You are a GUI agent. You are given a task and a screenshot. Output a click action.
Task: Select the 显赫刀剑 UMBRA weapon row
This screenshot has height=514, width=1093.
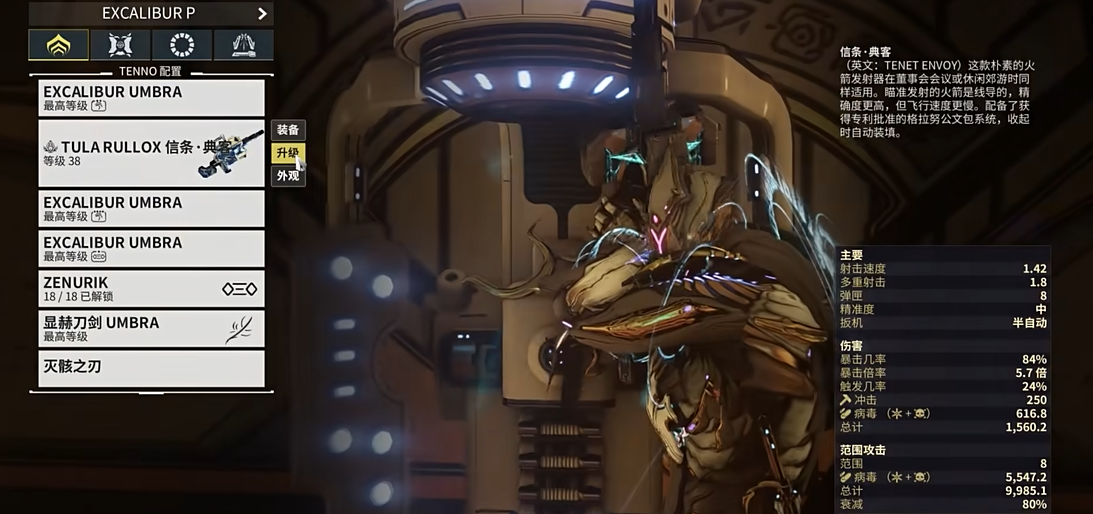pos(151,329)
